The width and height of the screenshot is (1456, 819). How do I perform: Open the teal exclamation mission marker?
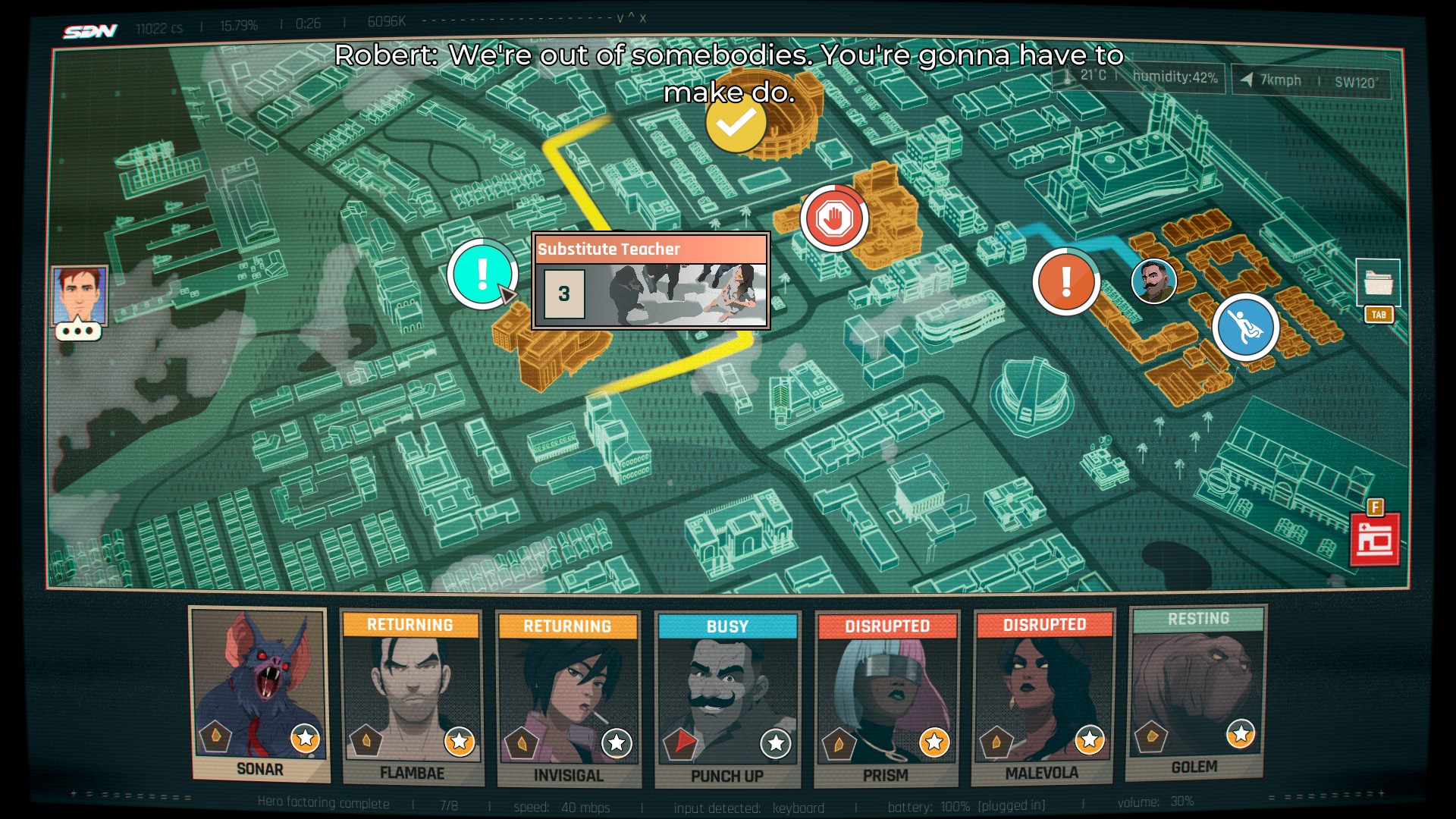pos(482,274)
